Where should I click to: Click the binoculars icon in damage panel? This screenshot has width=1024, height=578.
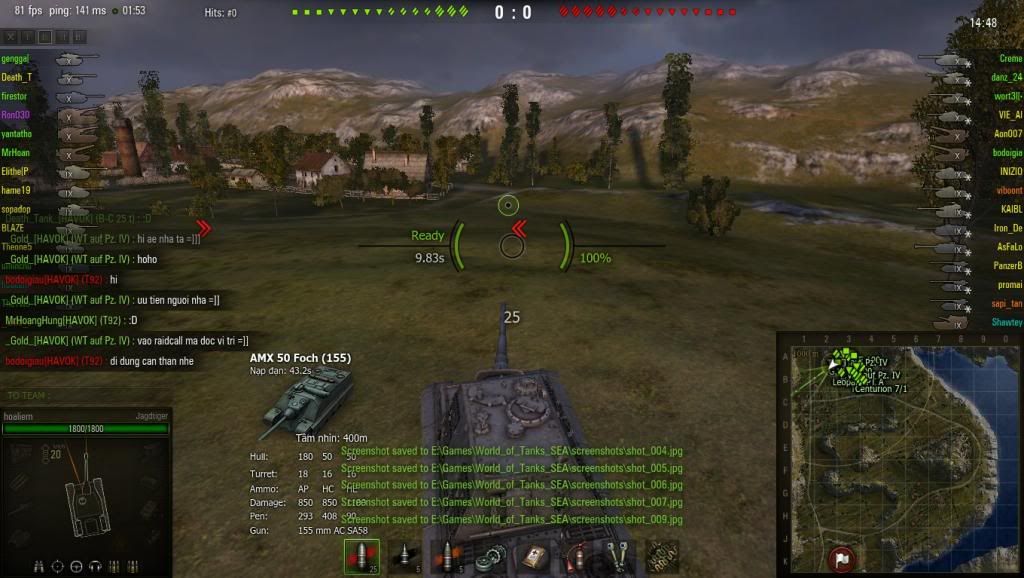pos(39,566)
